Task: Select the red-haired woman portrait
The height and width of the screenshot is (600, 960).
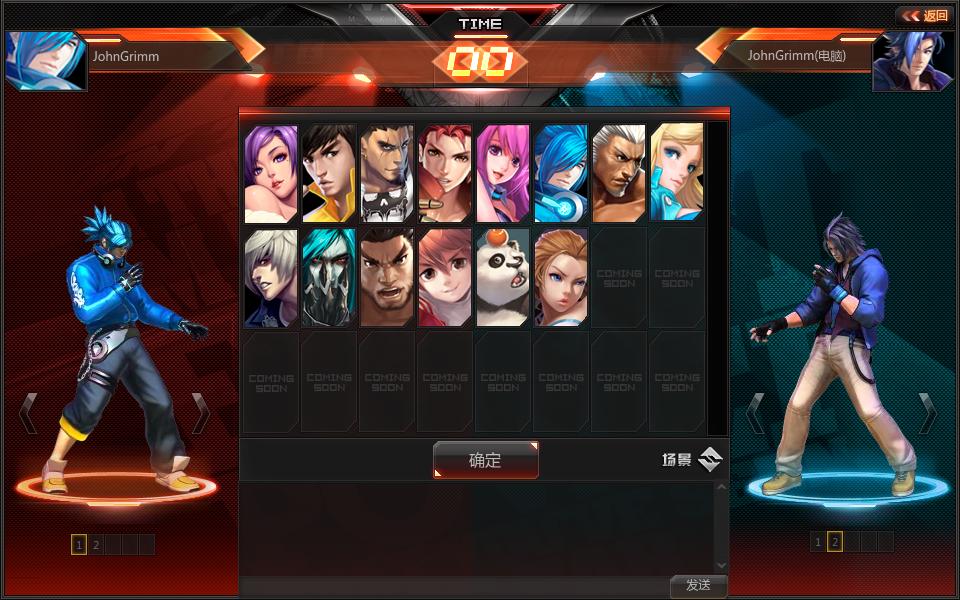Action: pyautogui.click(x=445, y=173)
